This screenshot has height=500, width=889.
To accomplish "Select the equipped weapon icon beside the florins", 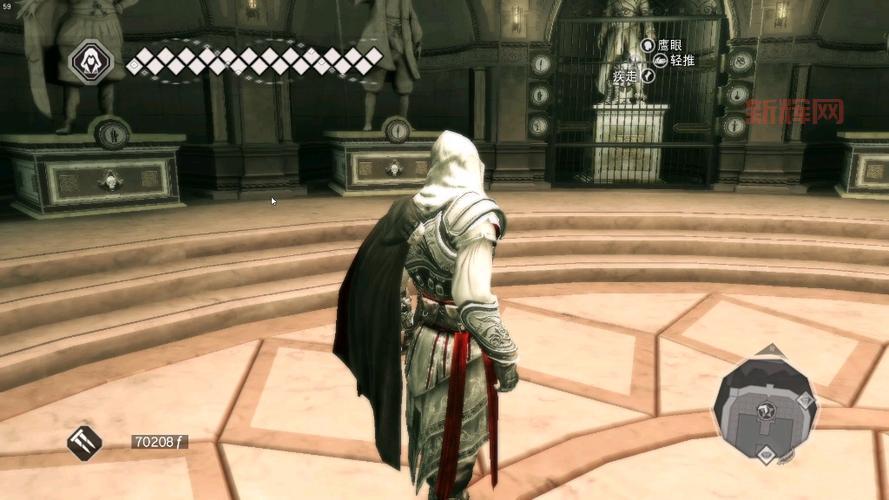I will 85,441.
